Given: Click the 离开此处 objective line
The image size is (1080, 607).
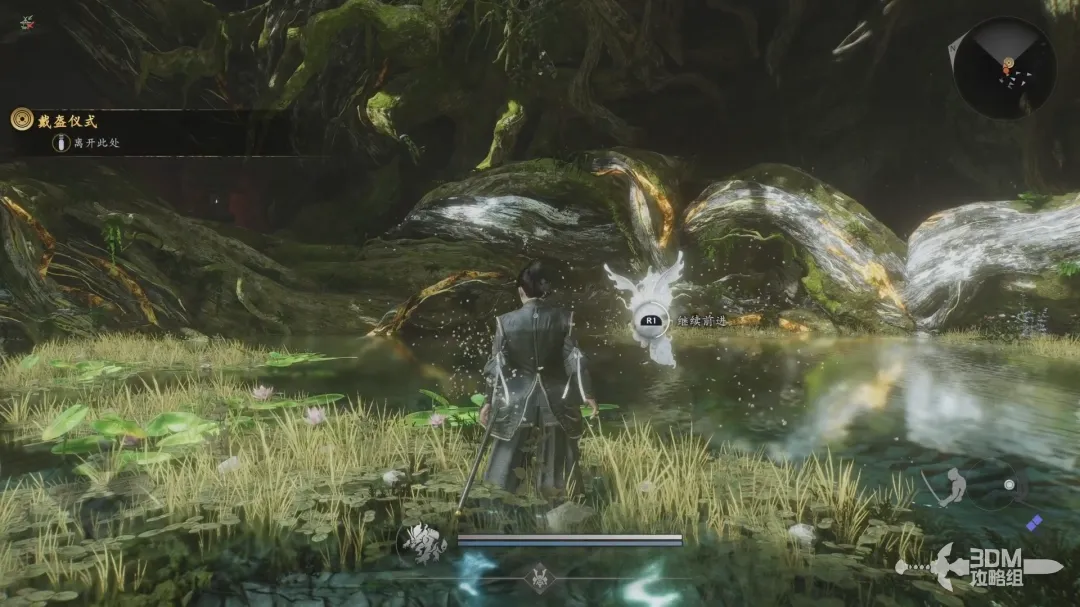Looking at the screenshot, I should pyautogui.click(x=96, y=143).
